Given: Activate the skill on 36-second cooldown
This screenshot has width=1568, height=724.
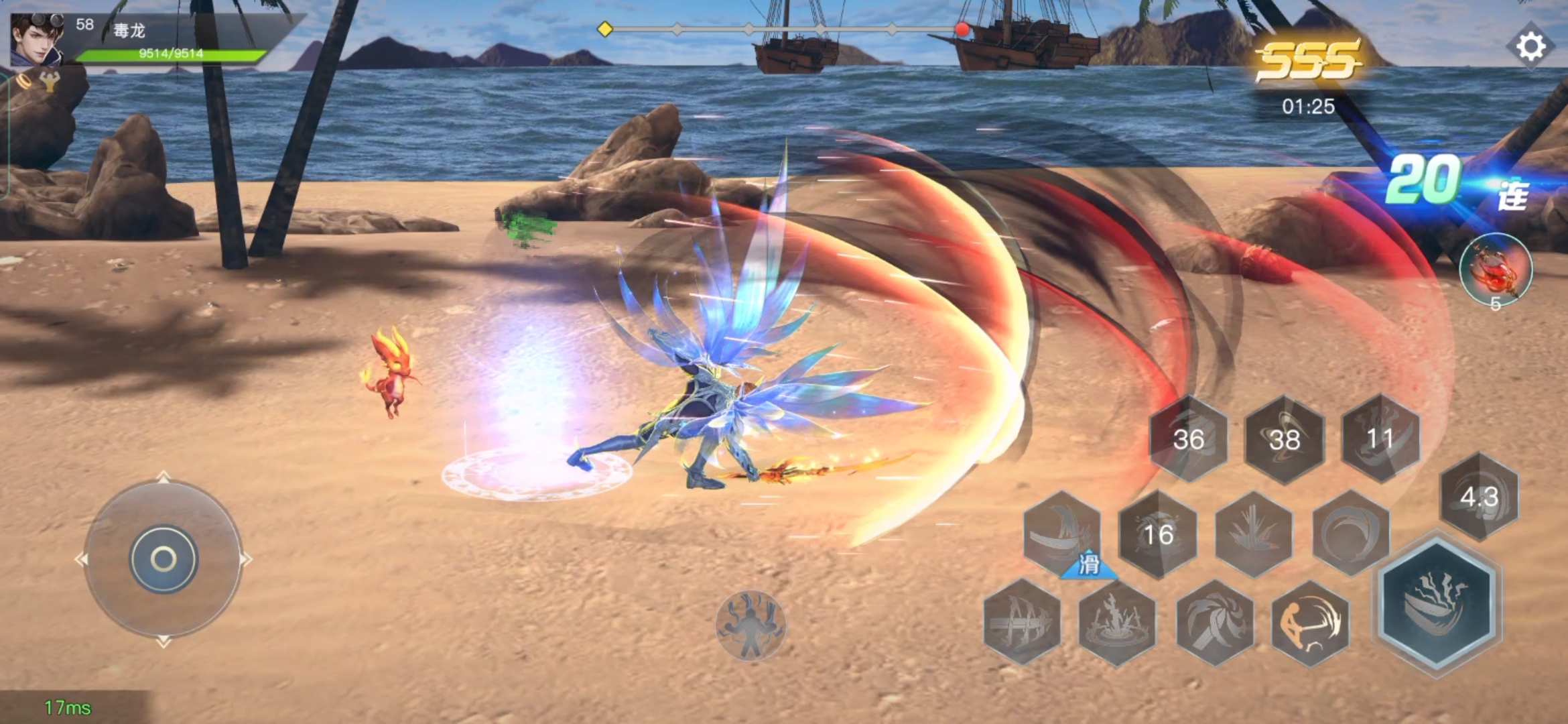Looking at the screenshot, I should [x=1189, y=439].
